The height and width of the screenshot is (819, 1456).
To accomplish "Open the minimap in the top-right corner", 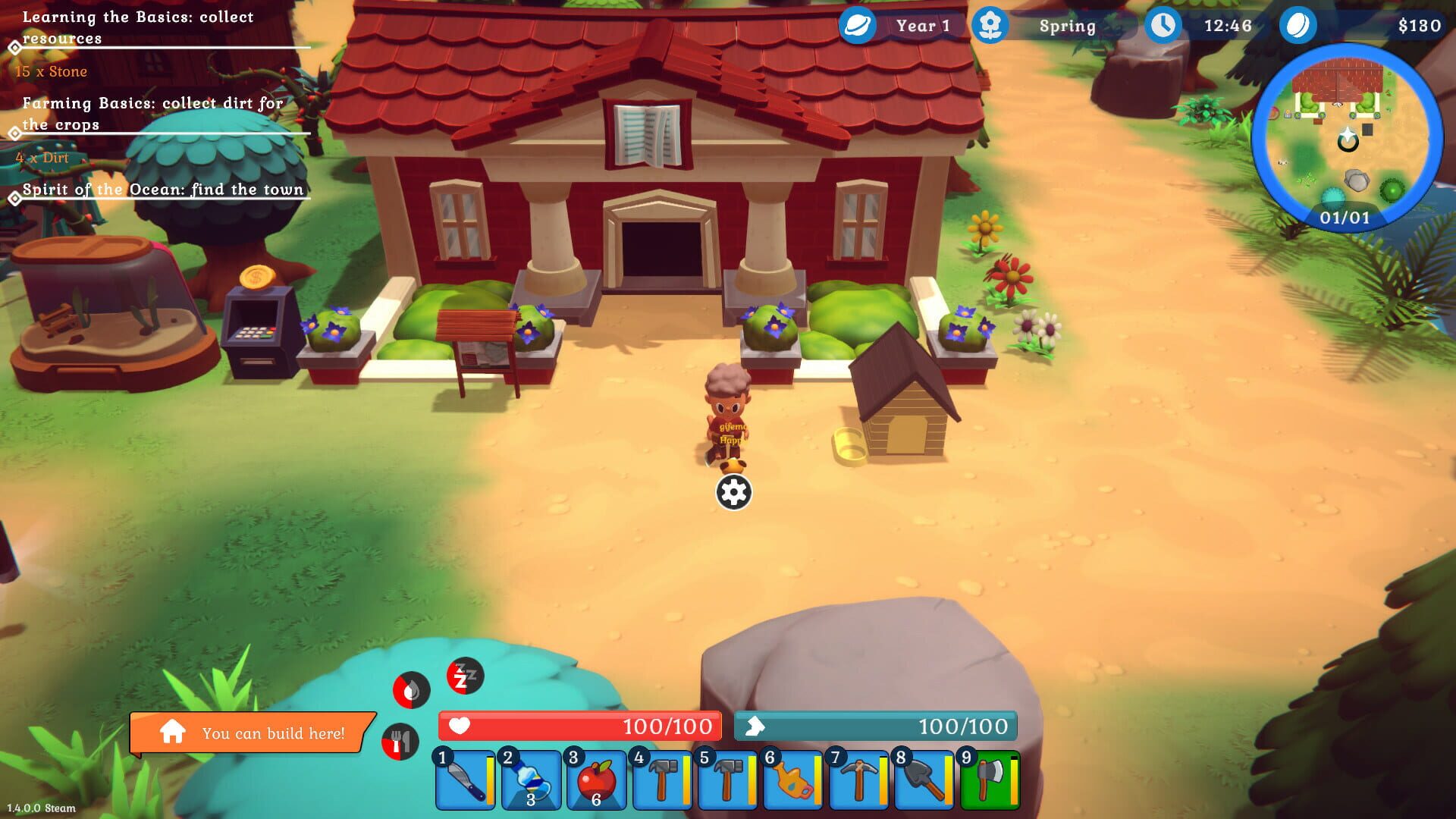I will point(1350,136).
